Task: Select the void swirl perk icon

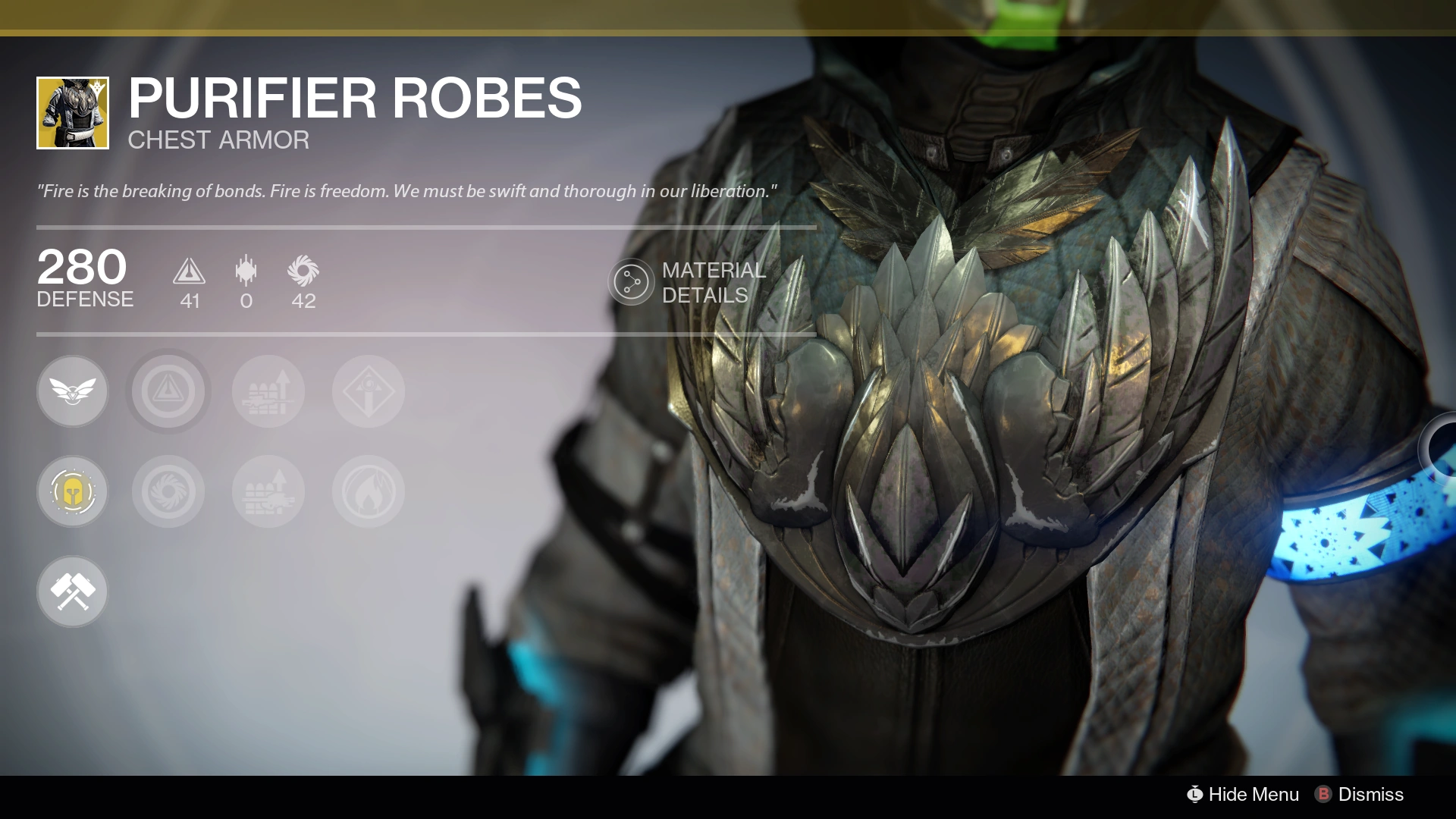Action: 168,491
